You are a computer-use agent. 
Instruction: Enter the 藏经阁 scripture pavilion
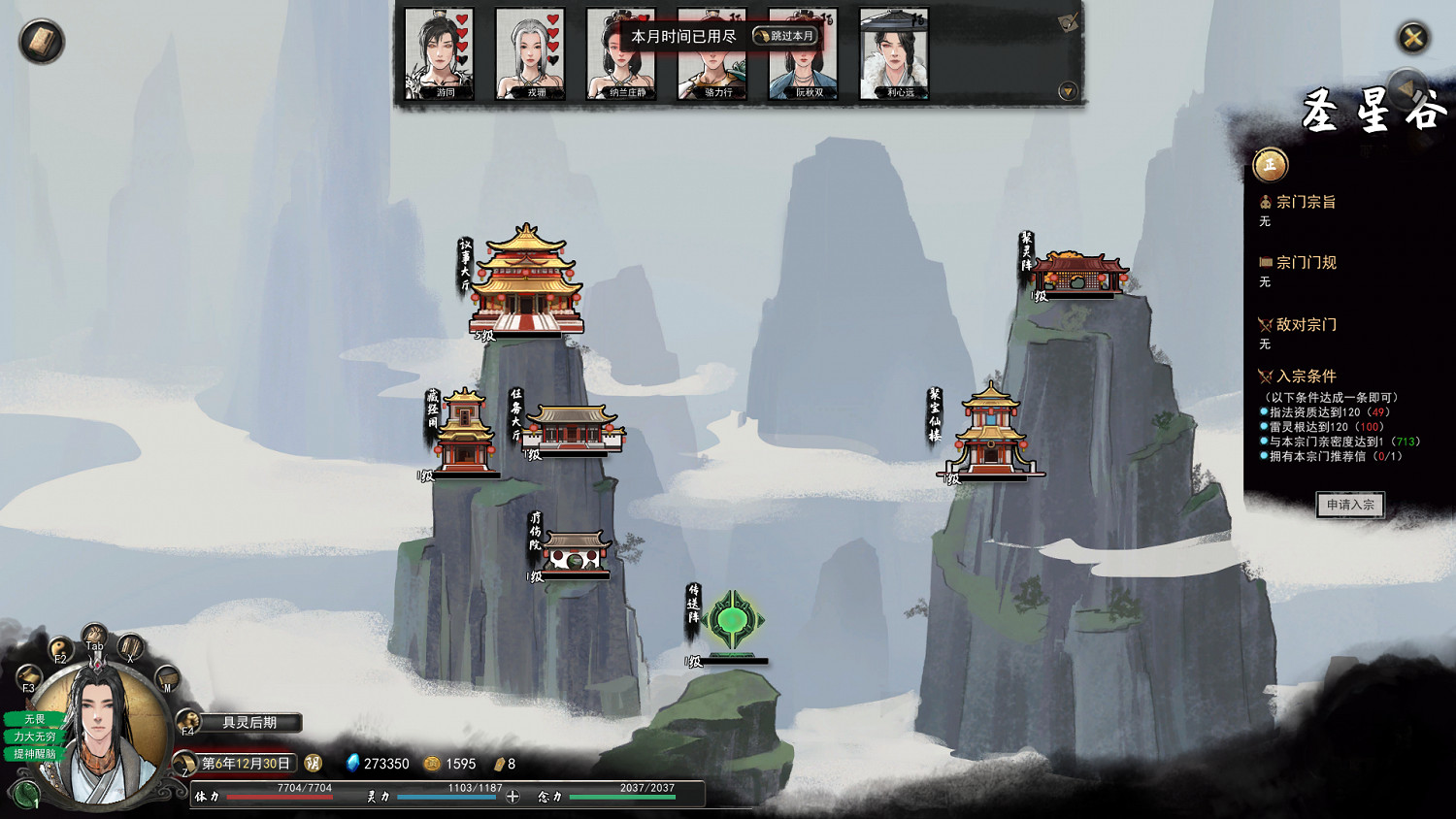click(463, 433)
